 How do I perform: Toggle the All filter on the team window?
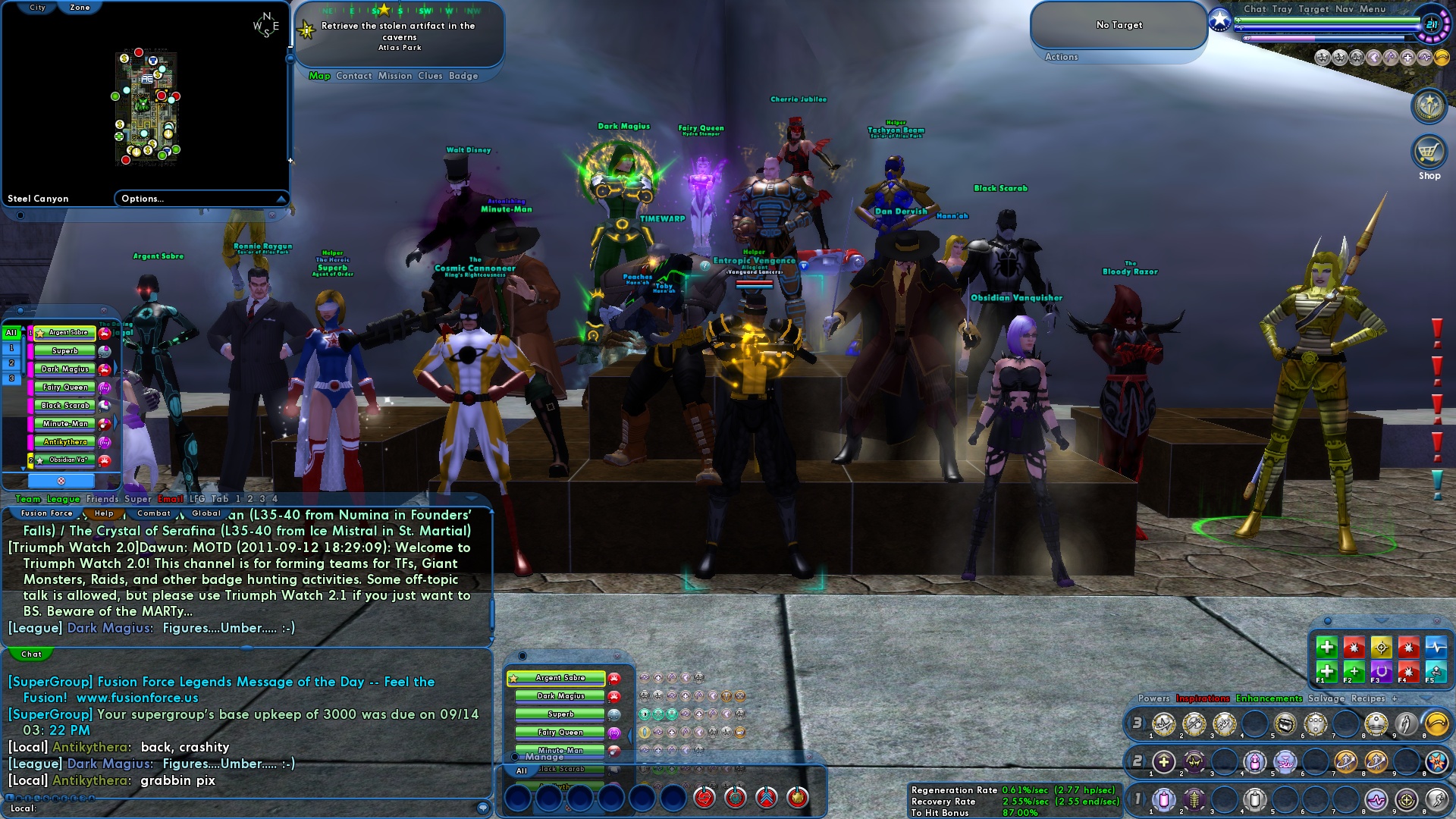[x=11, y=333]
